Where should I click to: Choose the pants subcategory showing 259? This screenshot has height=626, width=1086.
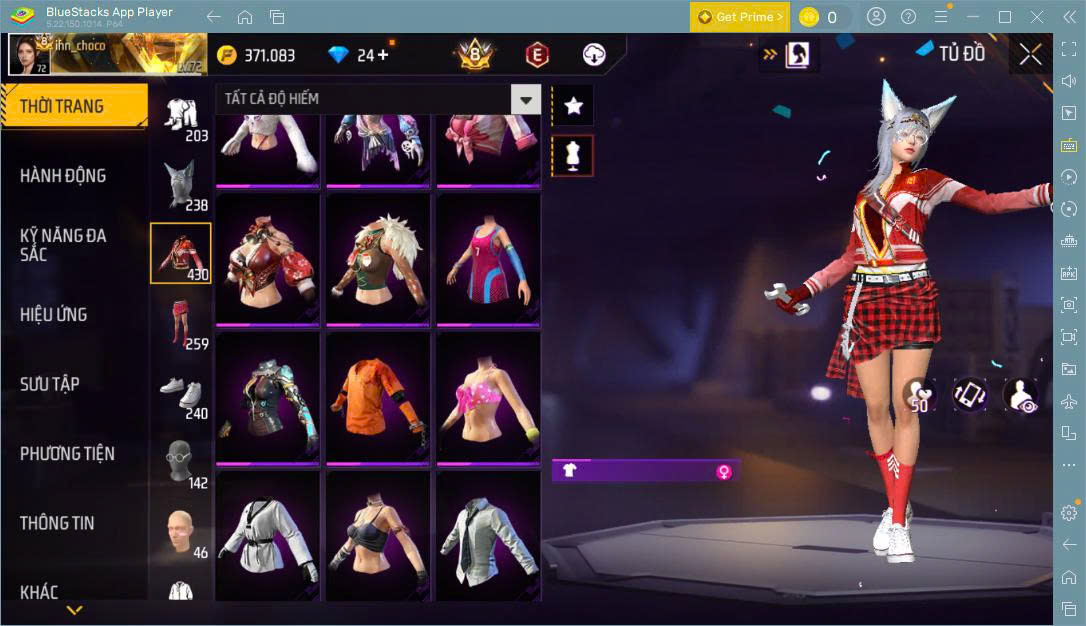coord(181,325)
